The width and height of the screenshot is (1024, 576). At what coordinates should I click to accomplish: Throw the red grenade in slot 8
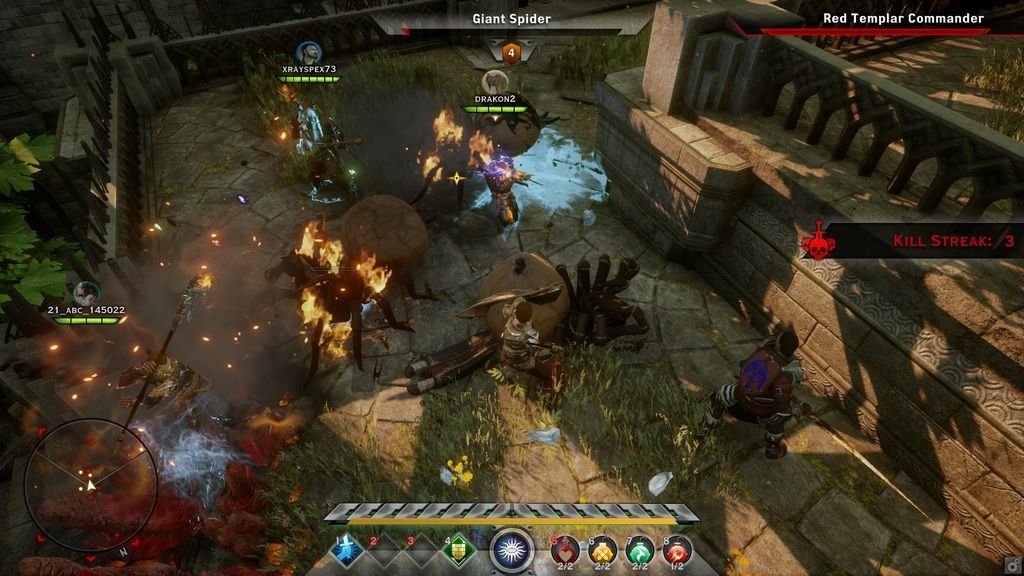tap(677, 549)
